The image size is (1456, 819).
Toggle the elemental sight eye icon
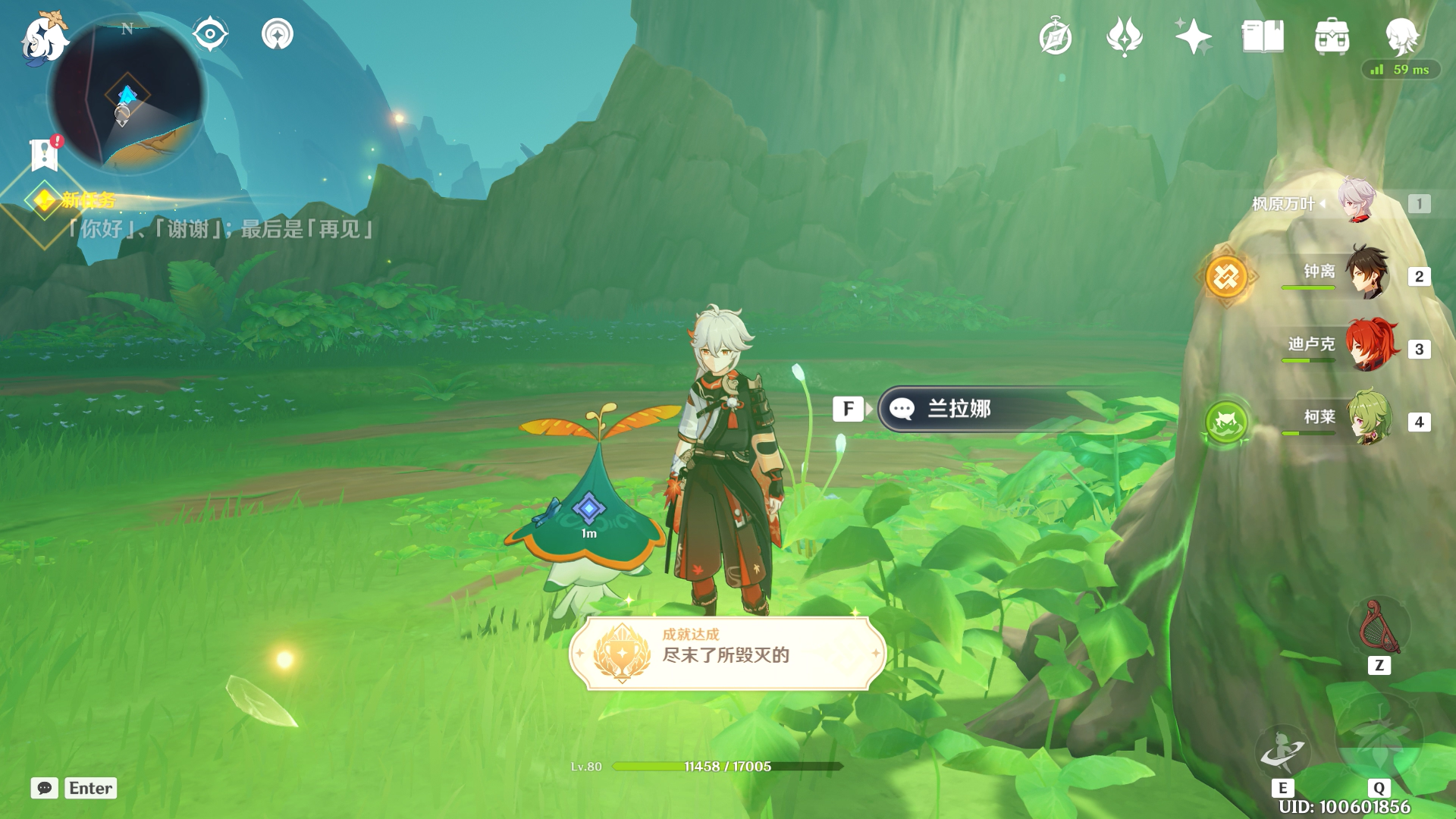tap(210, 34)
